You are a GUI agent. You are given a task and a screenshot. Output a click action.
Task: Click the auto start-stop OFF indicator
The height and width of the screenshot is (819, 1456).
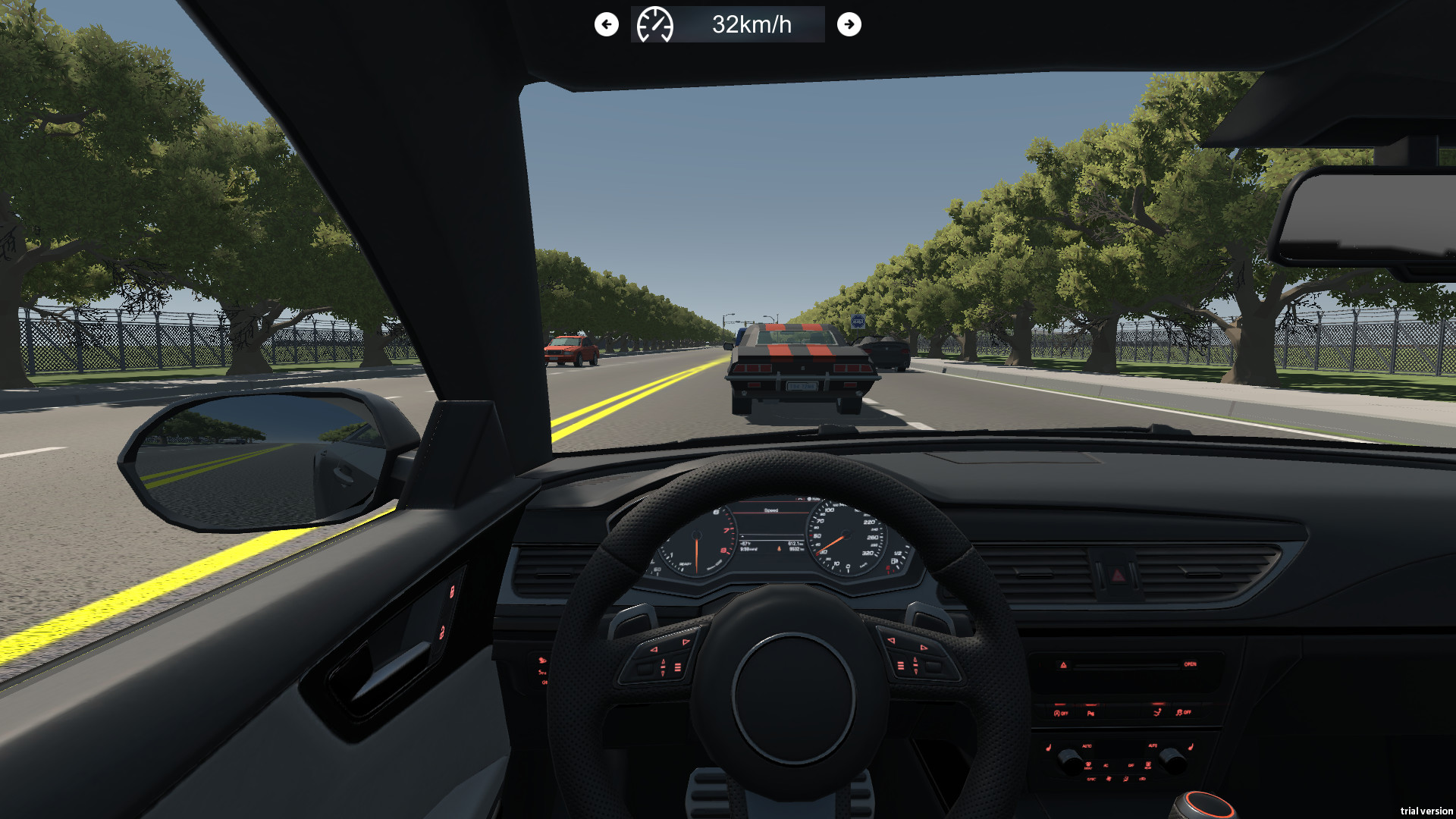tap(1059, 713)
